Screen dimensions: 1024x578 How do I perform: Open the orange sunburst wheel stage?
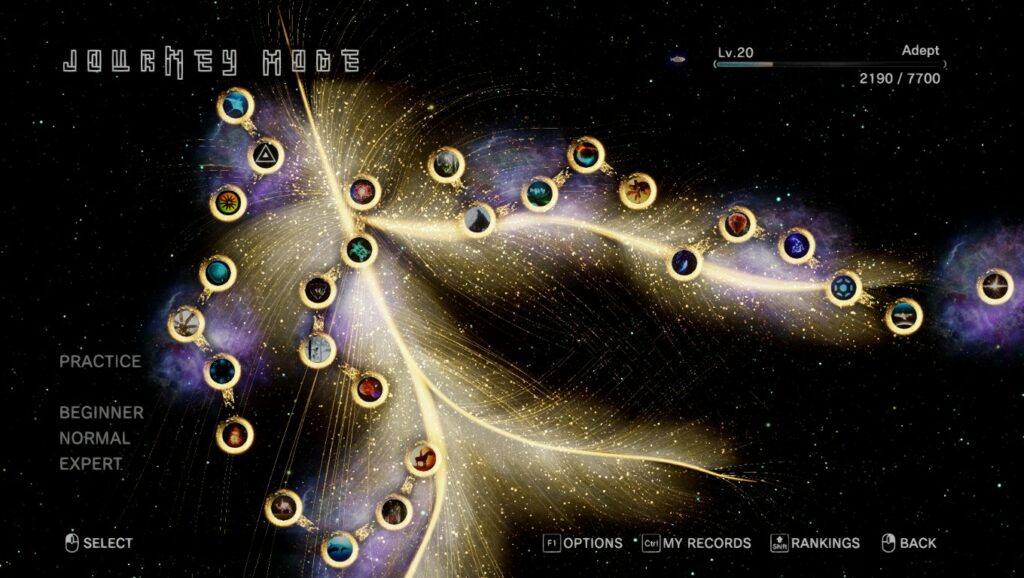(228, 203)
